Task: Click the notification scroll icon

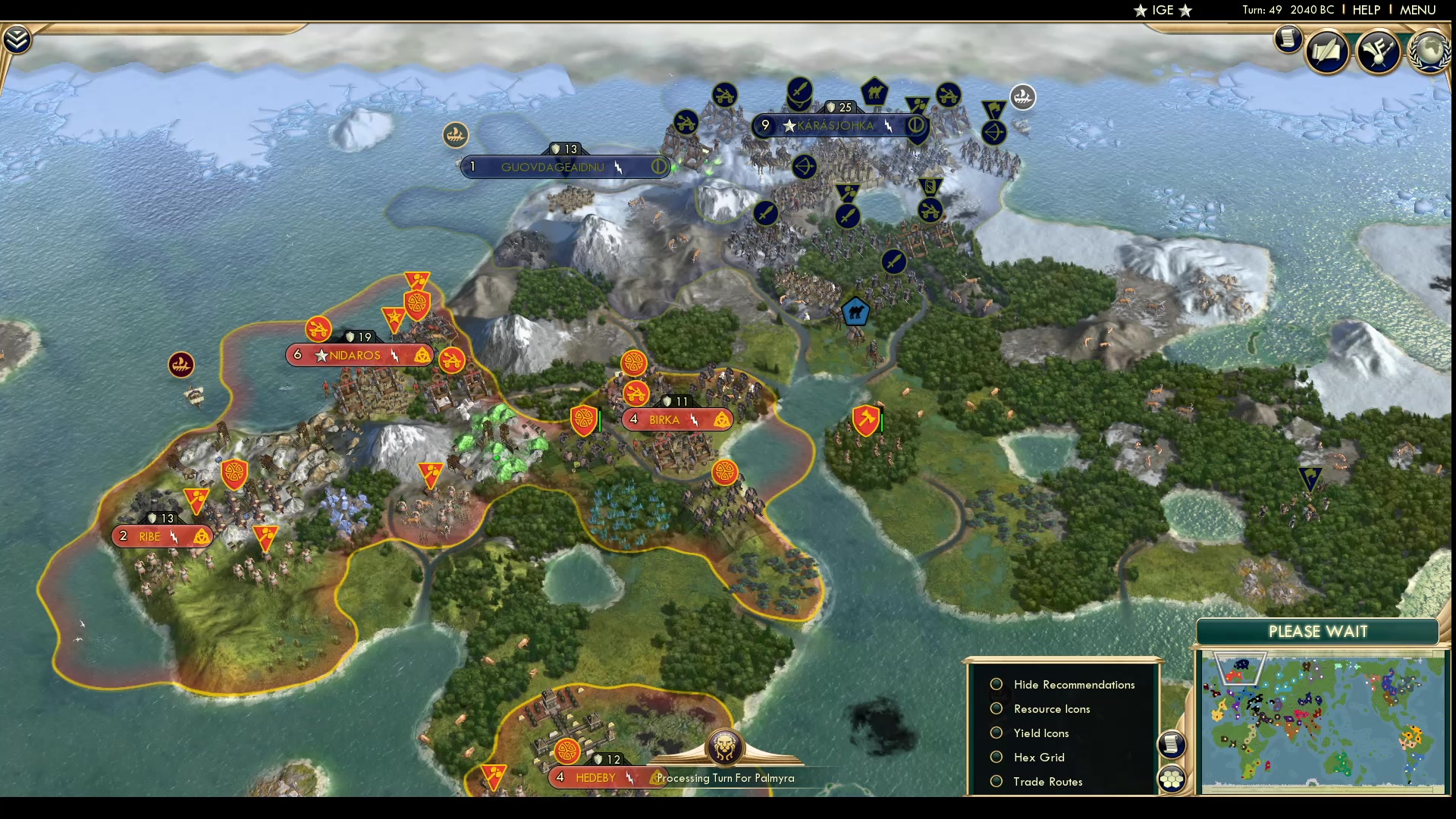Action: [x=1287, y=39]
